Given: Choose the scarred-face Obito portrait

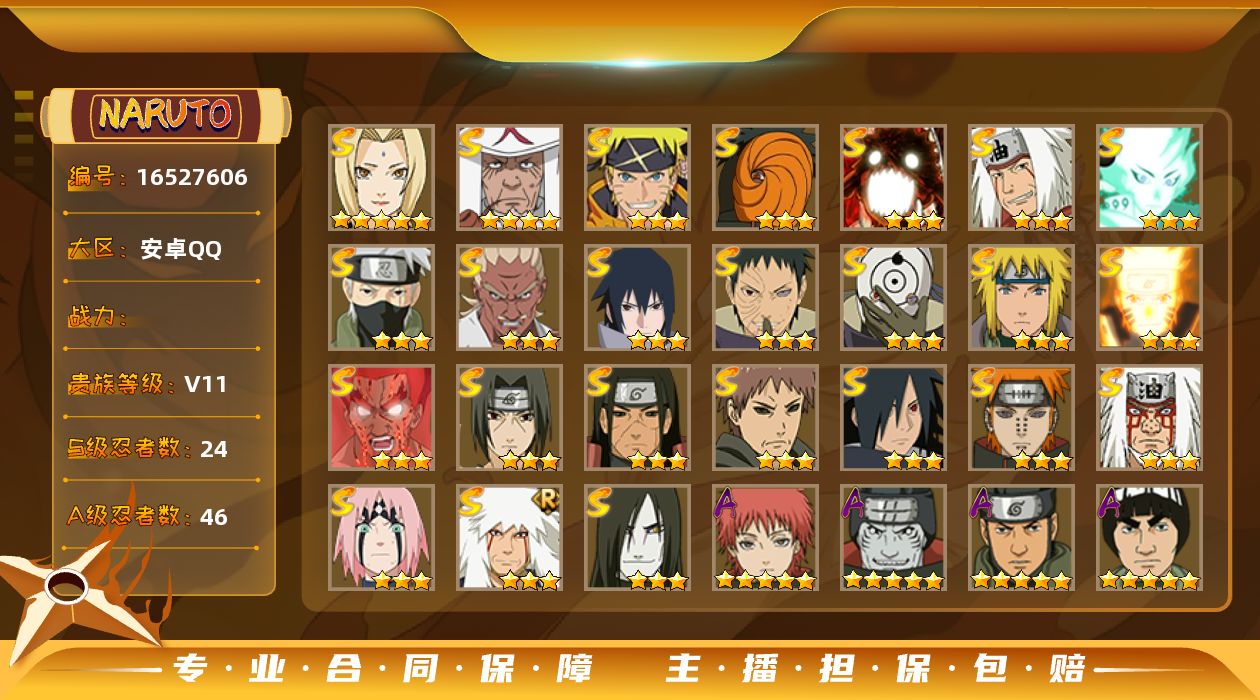Looking at the screenshot, I should point(765,298).
